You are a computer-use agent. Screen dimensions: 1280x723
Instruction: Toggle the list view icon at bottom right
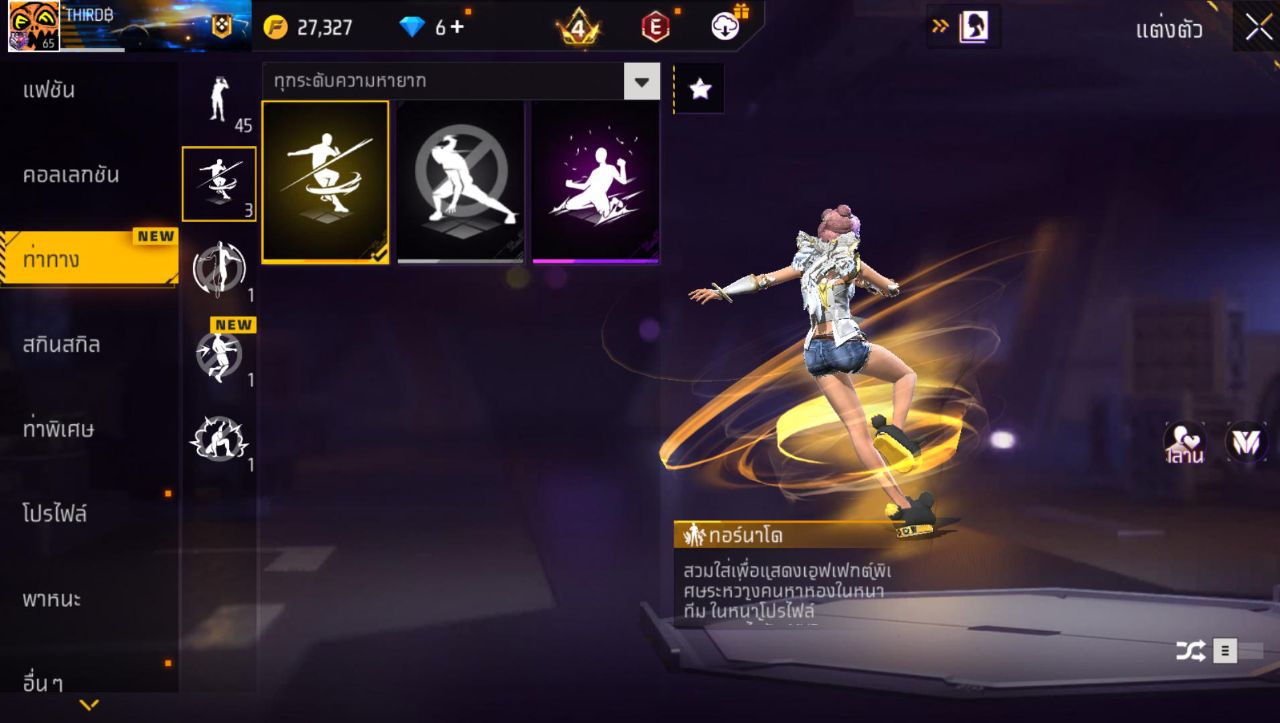pyautogui.click(x=1227, y=650)
